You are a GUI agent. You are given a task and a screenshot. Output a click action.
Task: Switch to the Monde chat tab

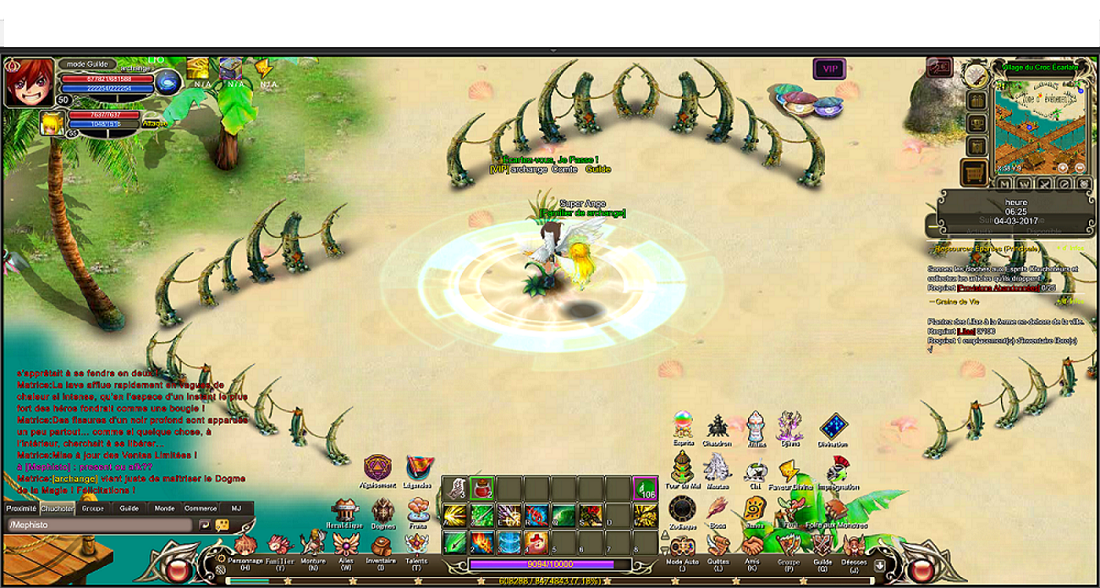coord(164,508)
